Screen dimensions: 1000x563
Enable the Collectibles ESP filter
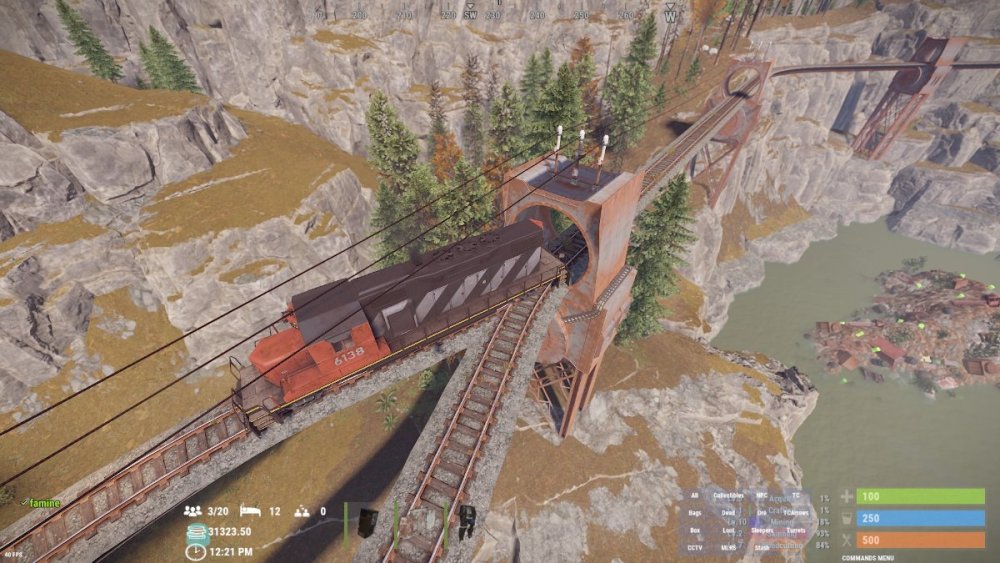[730, 495]
